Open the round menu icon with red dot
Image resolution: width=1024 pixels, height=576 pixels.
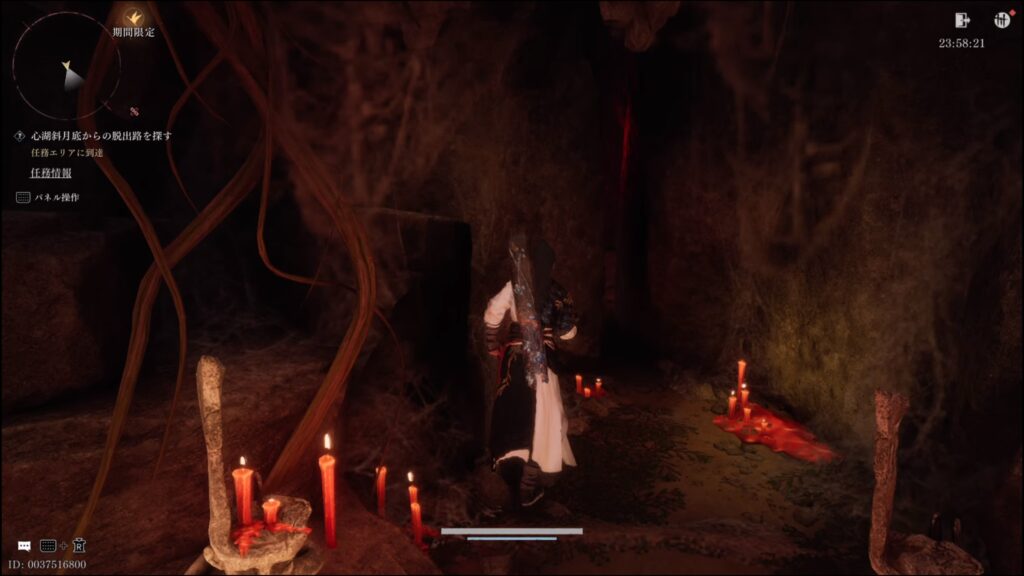[1002, 20]
